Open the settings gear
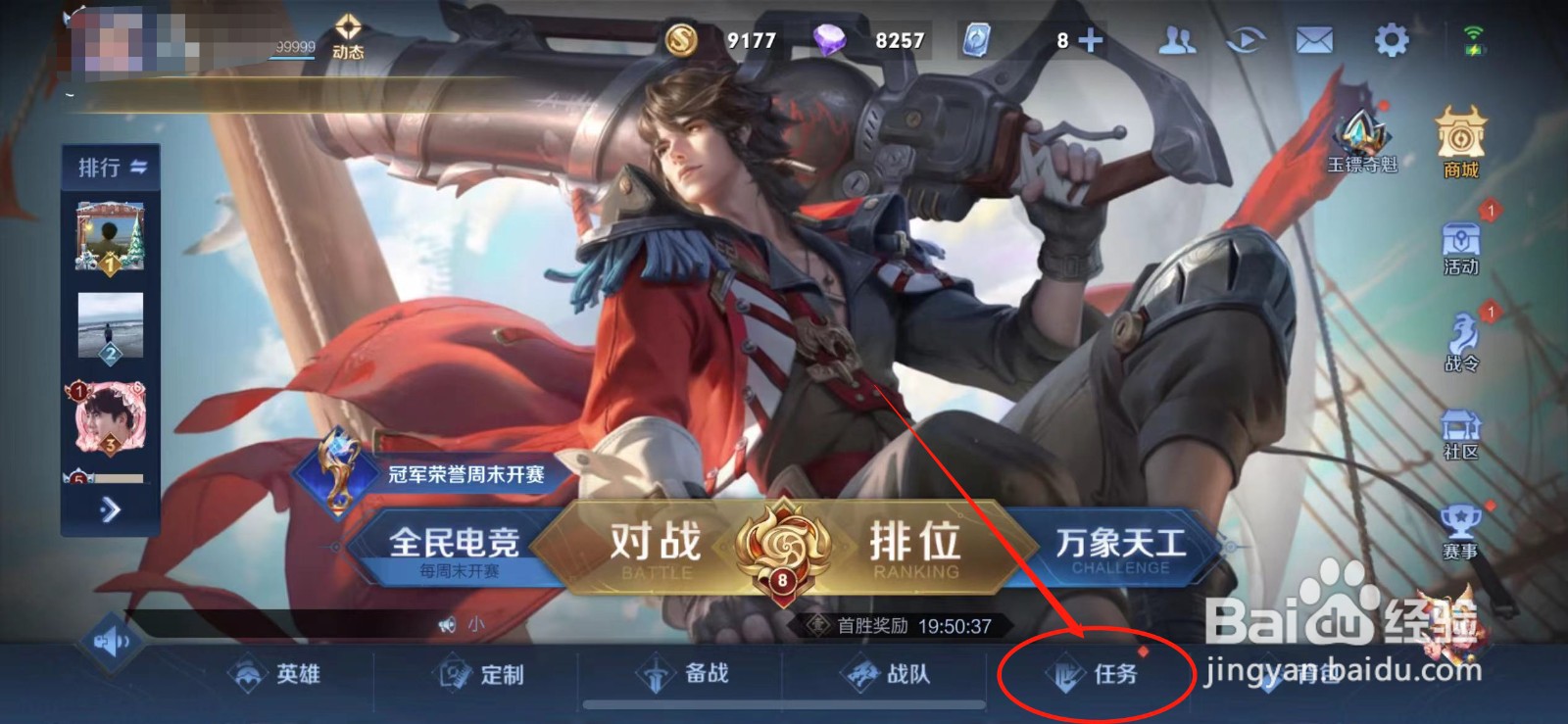Screen dimensions: 1568x724 (x=1392, y=39)
